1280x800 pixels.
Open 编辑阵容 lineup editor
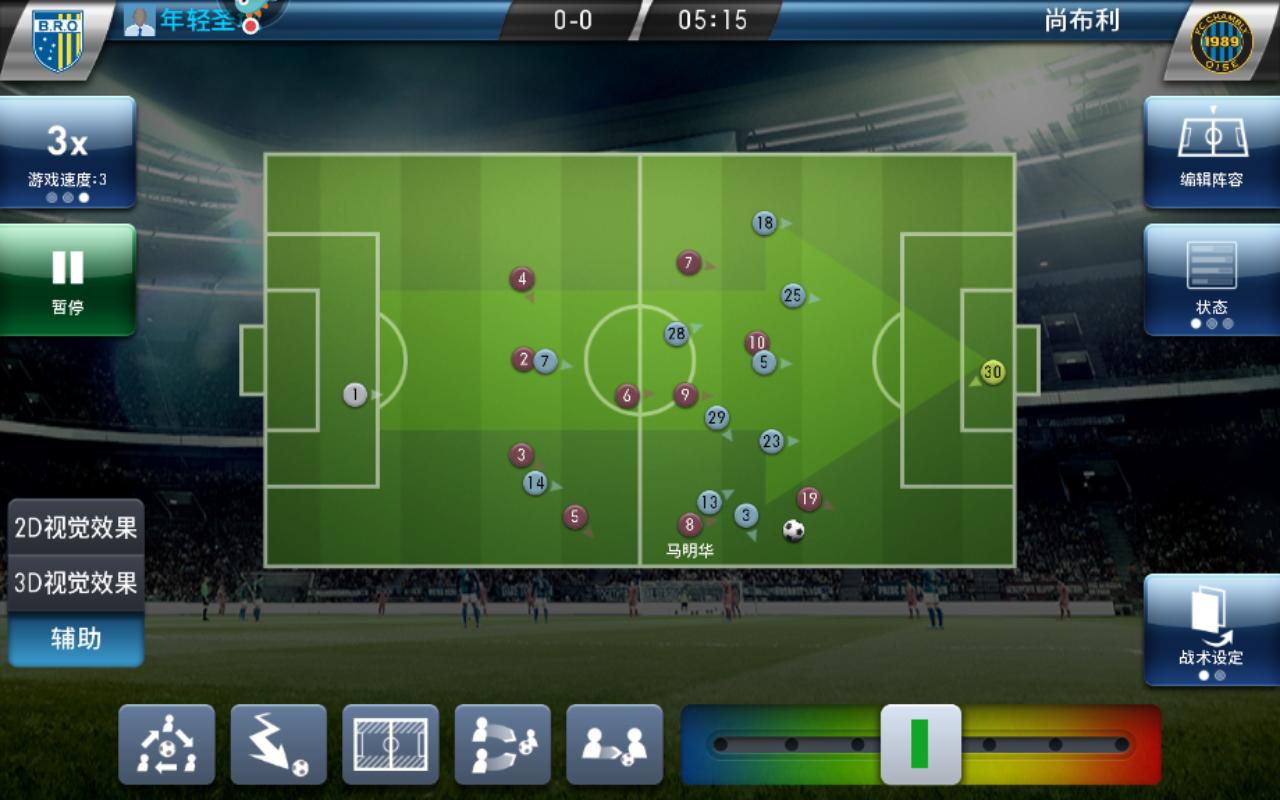coord(1211,152)
